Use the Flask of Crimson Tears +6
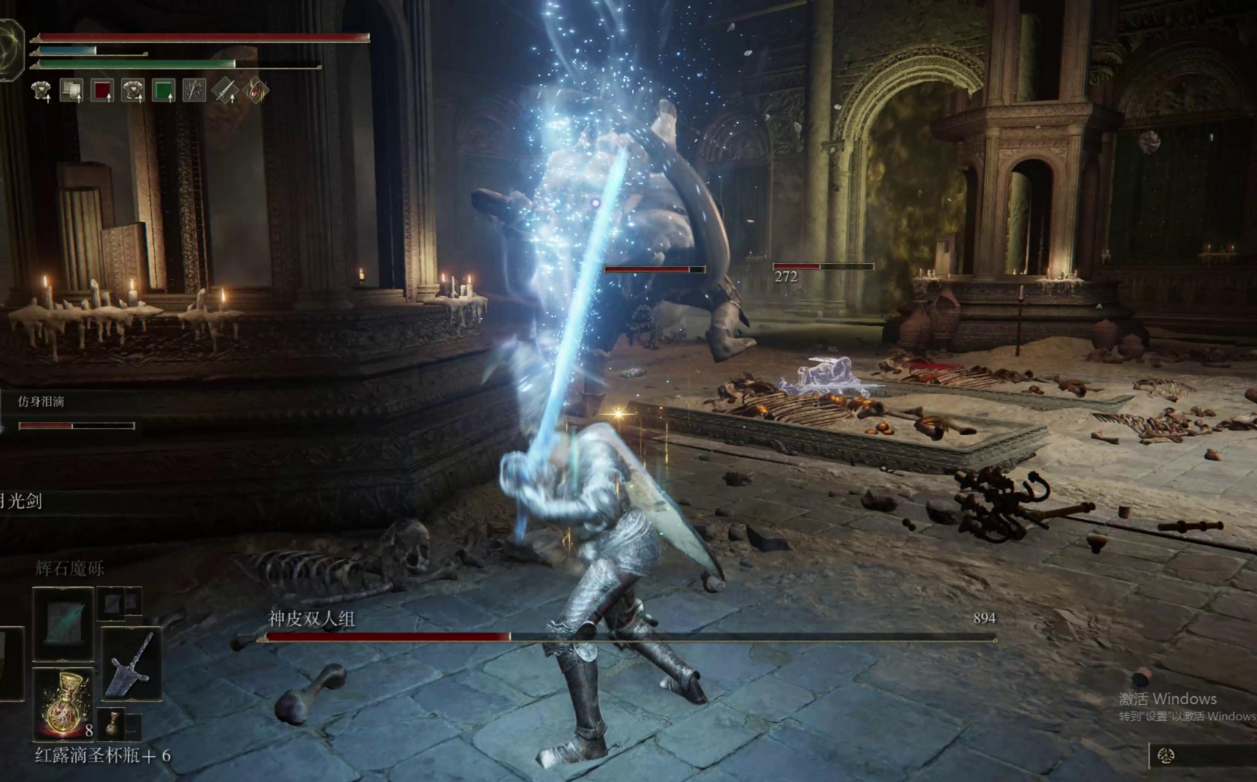 point(63,704)
